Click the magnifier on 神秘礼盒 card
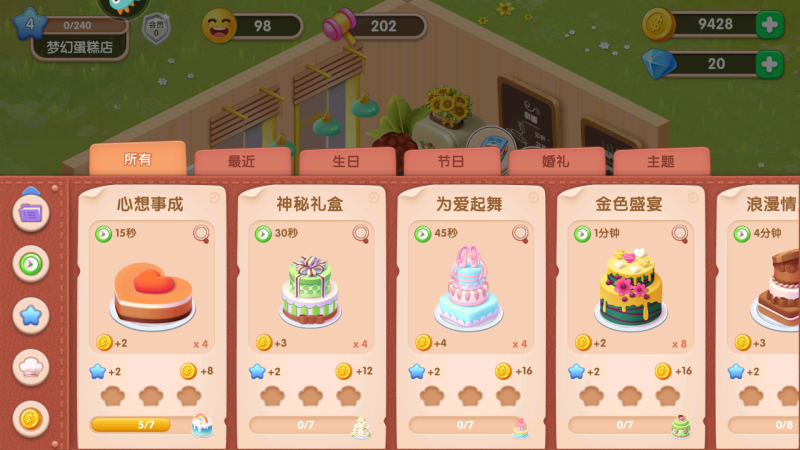Screen dimensions: 800x450 point(361,234)
